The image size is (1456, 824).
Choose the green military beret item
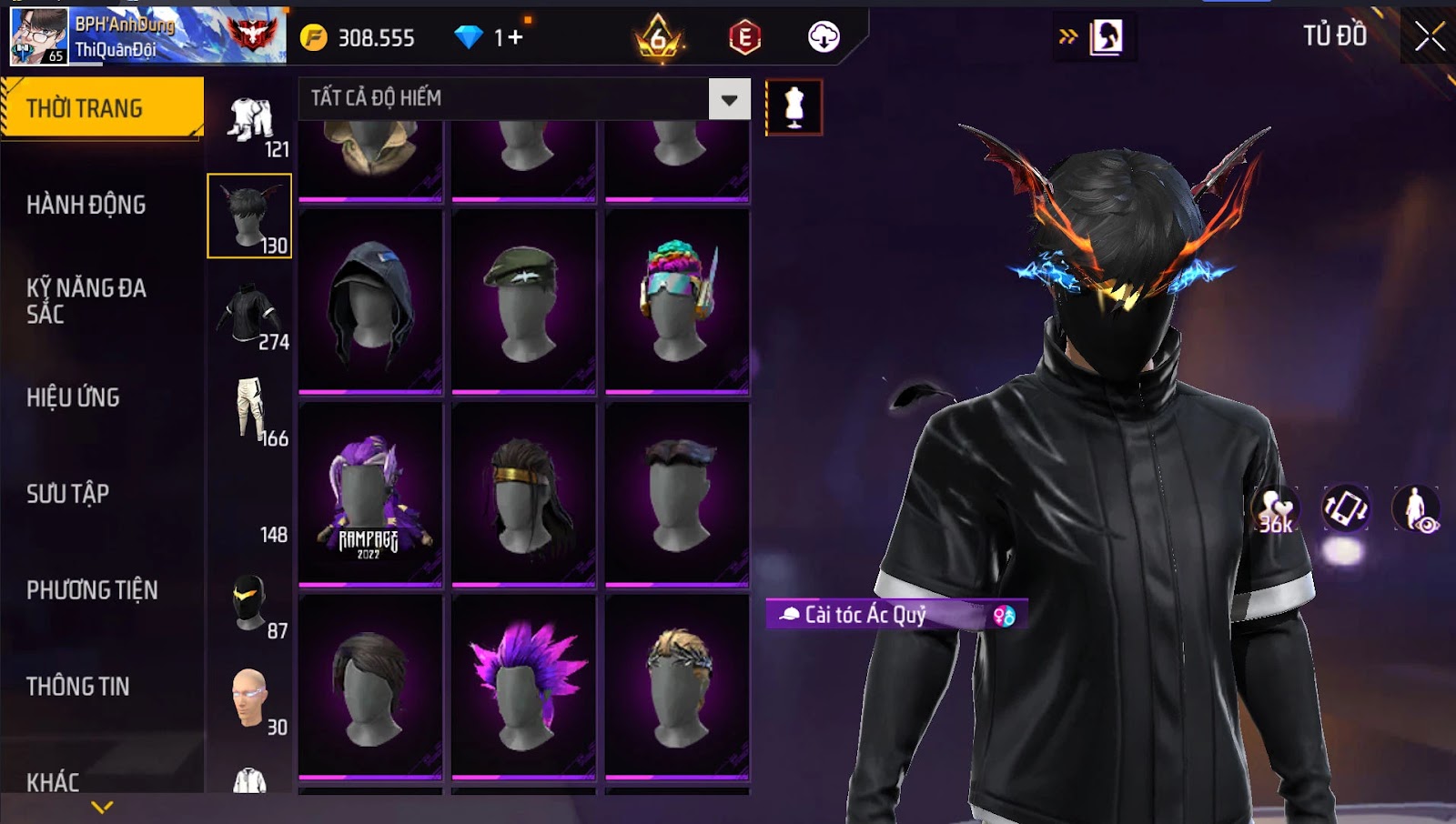tap(523, 301)
